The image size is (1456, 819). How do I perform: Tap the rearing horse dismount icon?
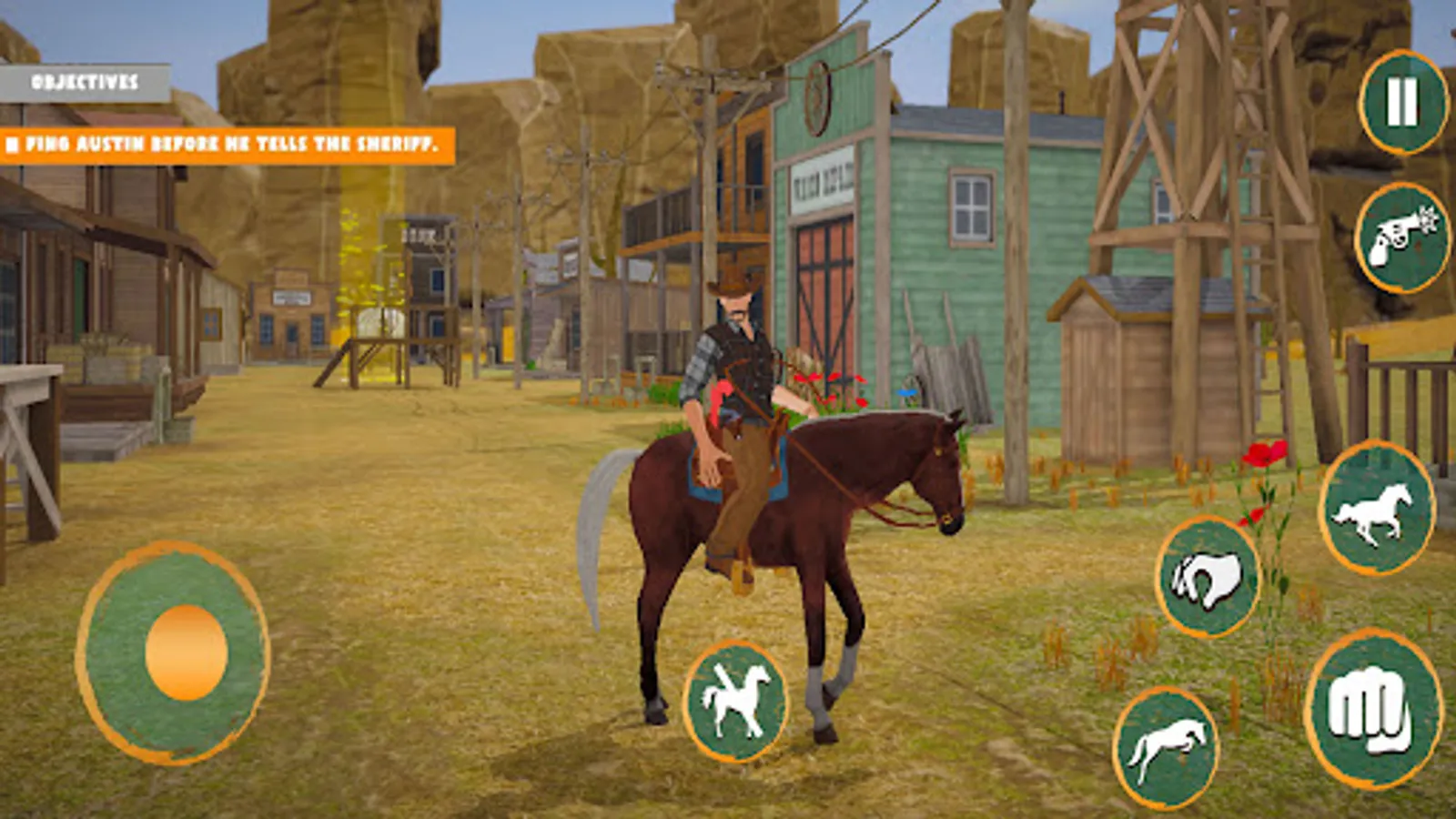coord(739,700)
